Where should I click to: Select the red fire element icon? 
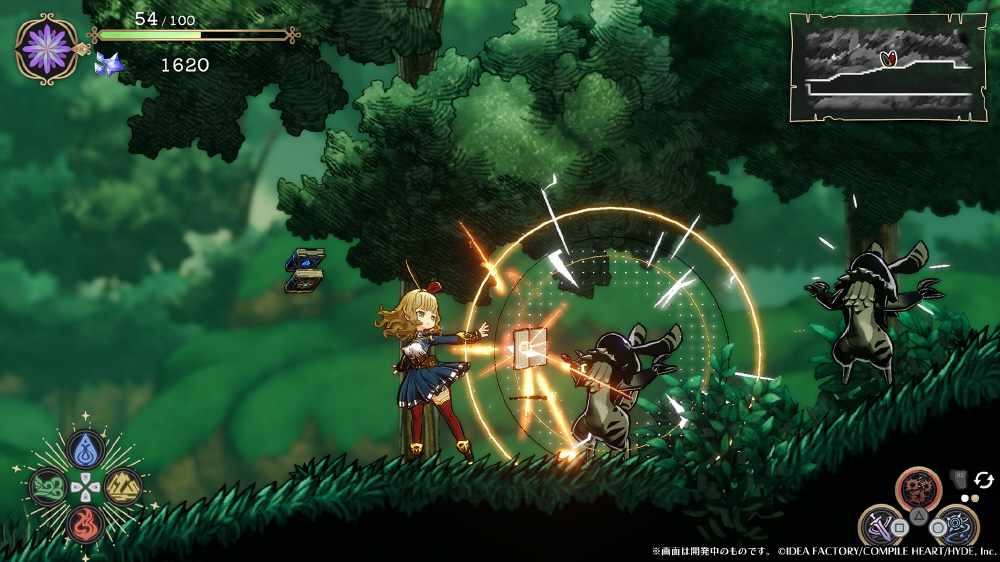coord(86,523)
